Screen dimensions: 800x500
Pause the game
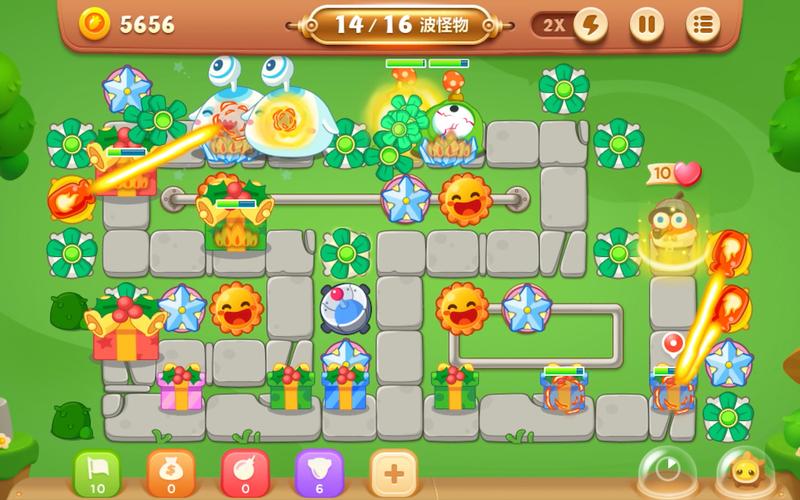coord(647,24)
